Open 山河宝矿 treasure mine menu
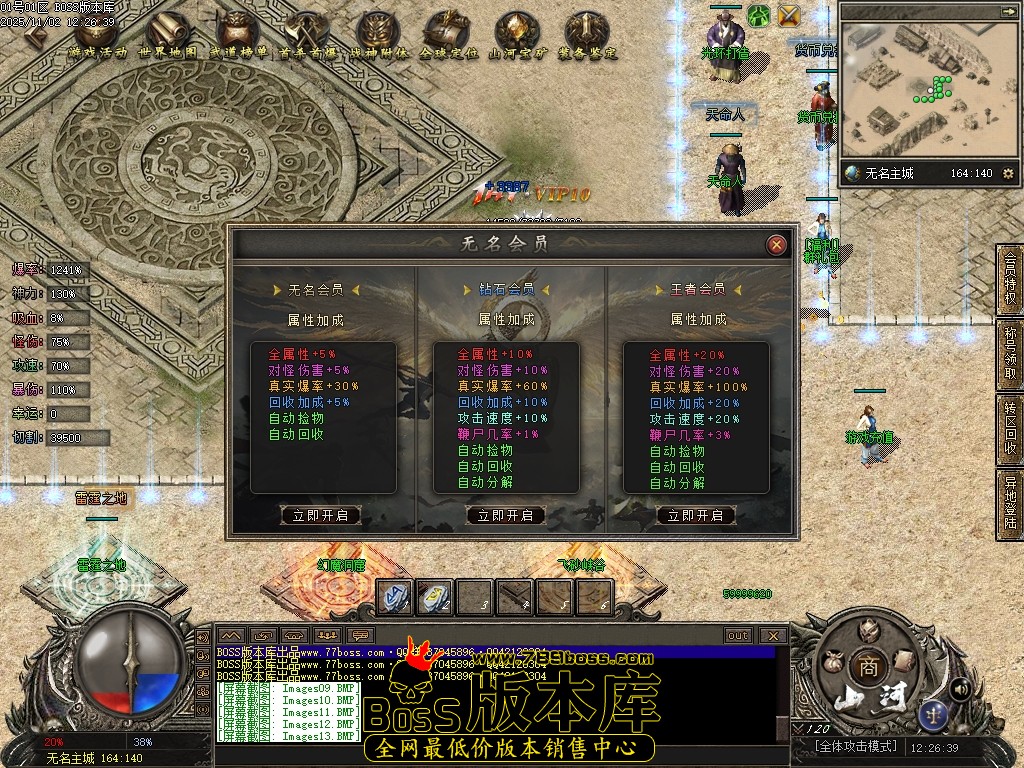Image resolution: width=1024 pixels, height=768 pixels. click(518, 36)
